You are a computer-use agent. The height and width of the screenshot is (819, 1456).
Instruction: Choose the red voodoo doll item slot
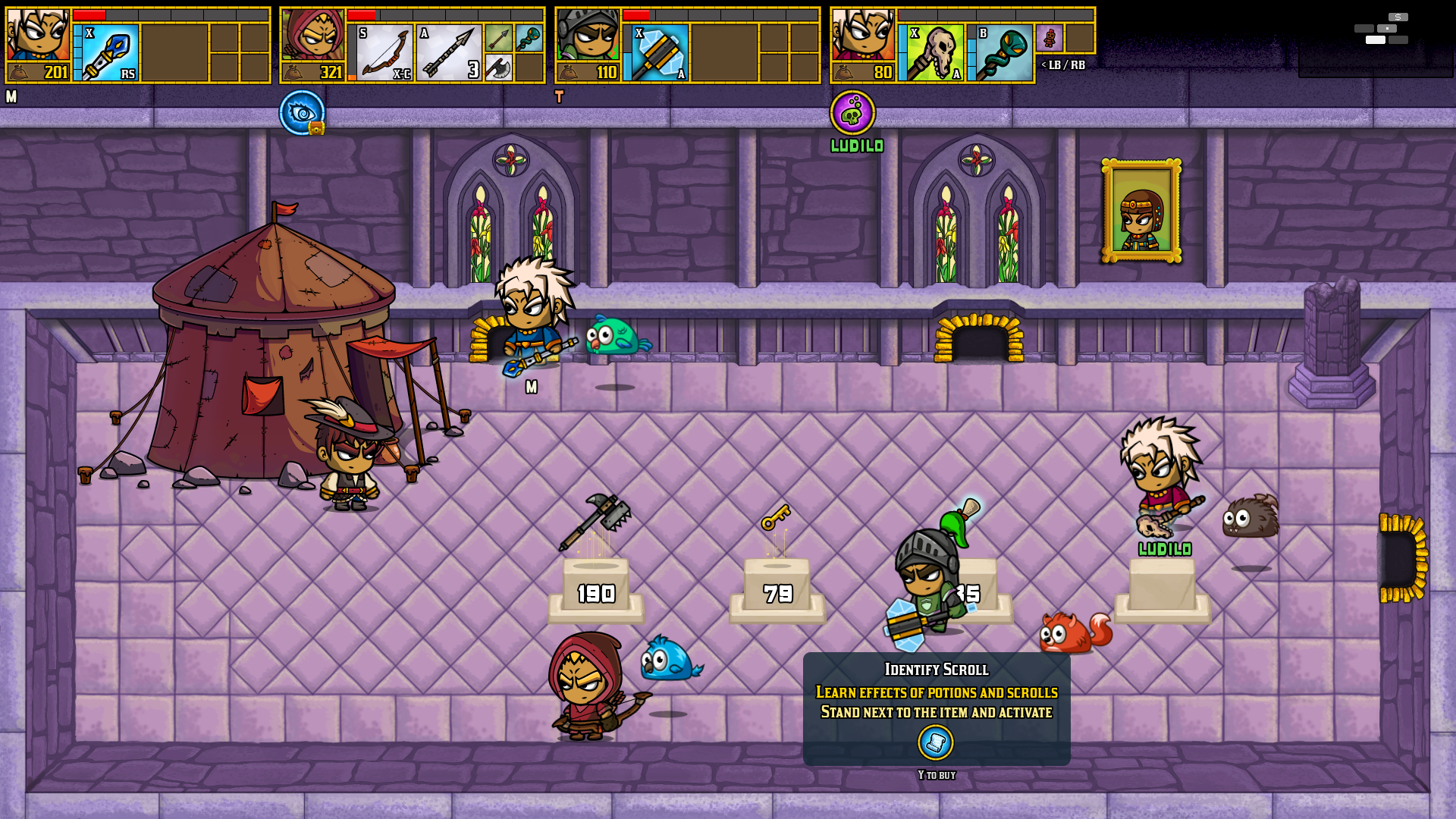[x=1050, y=37]
